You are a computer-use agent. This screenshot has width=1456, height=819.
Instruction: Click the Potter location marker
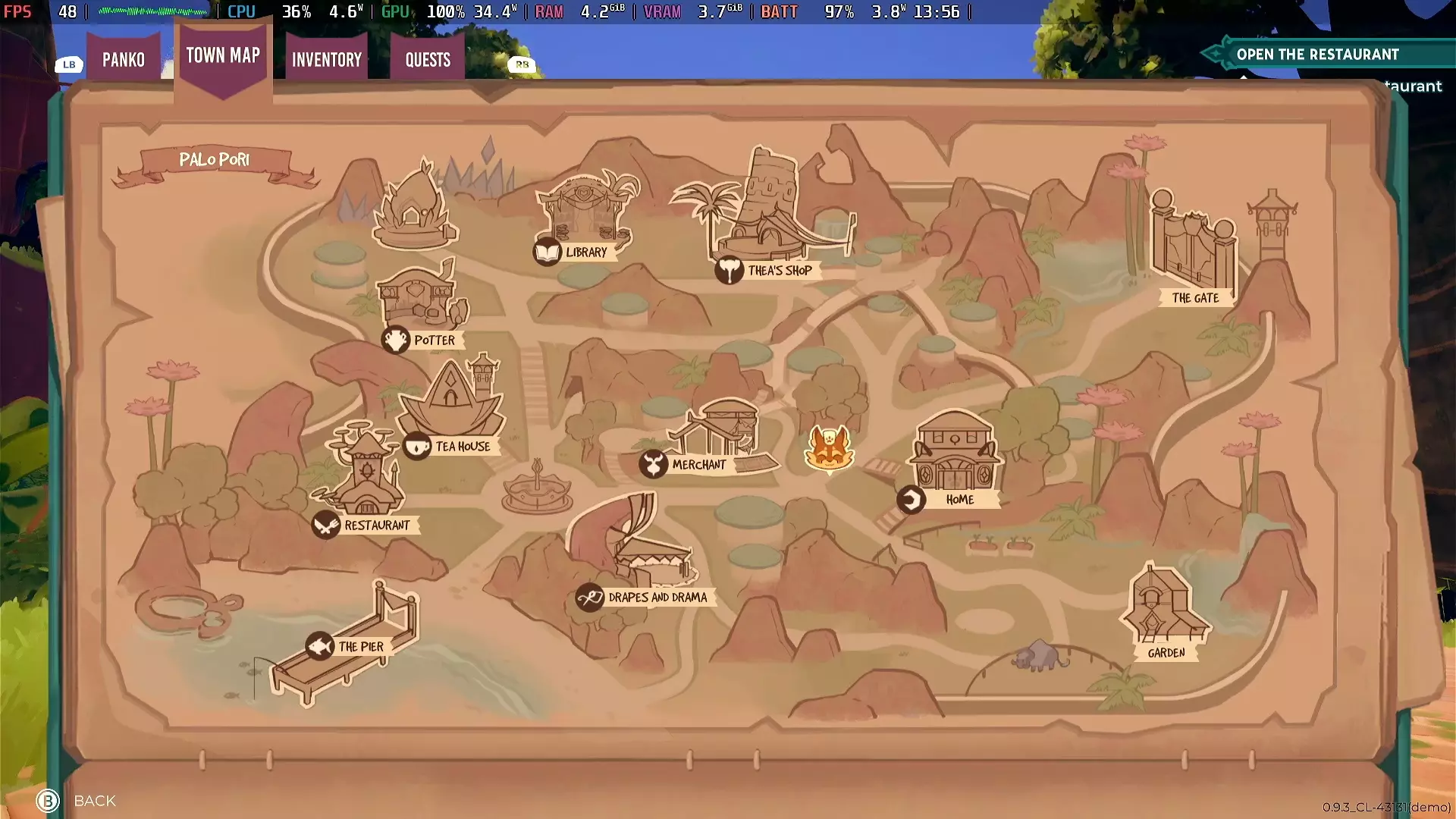(x=396, y=340)
